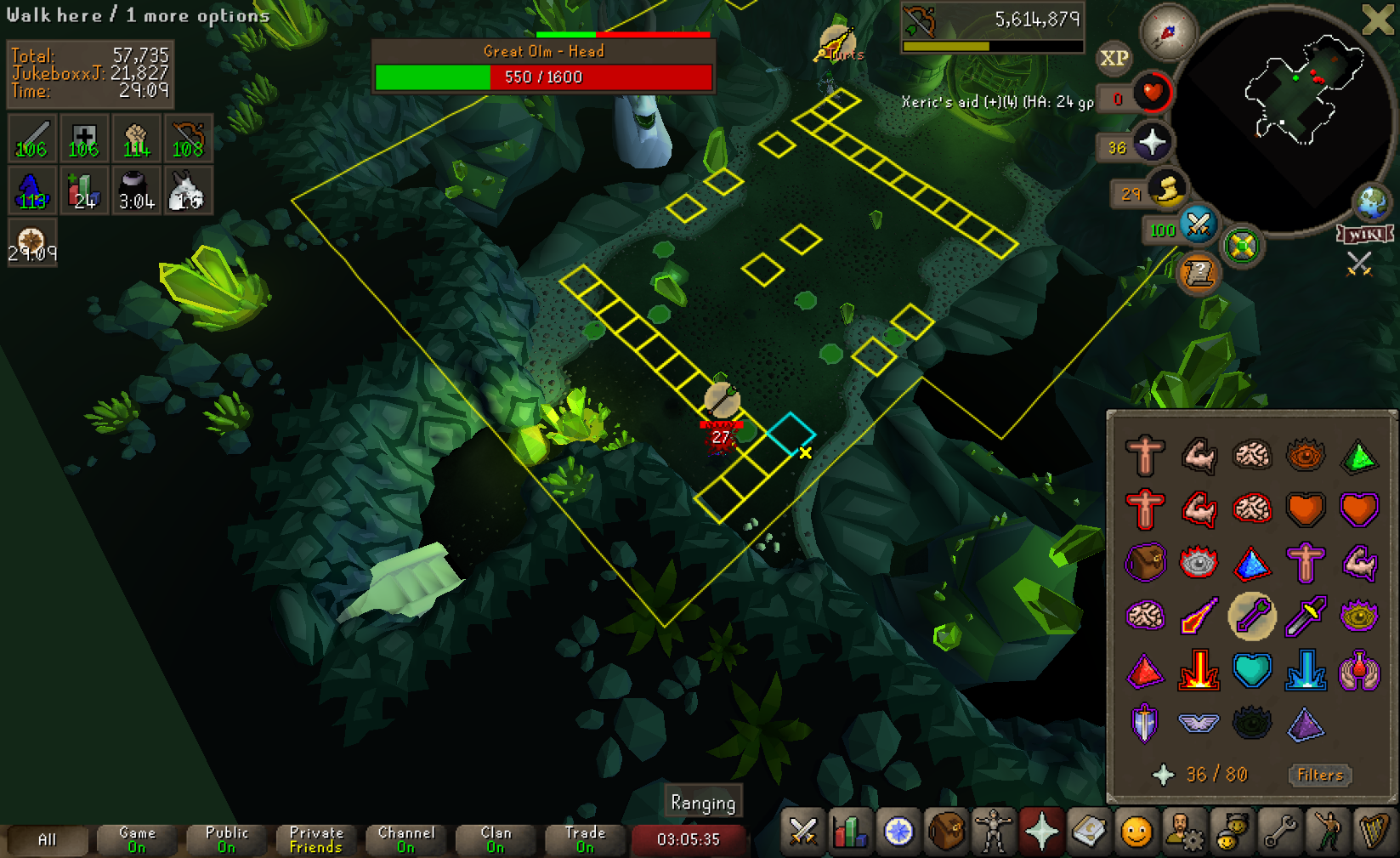Close the overlay with the X button
This screenshot has height=858, width=1400.
1376,19
